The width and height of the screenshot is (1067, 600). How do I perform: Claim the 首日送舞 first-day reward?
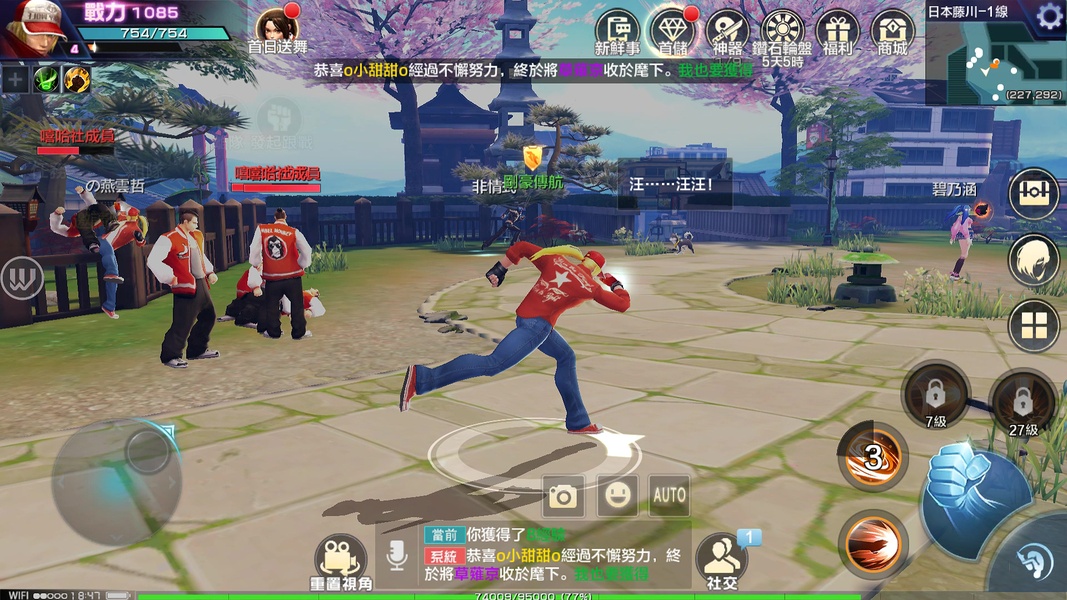278,28
